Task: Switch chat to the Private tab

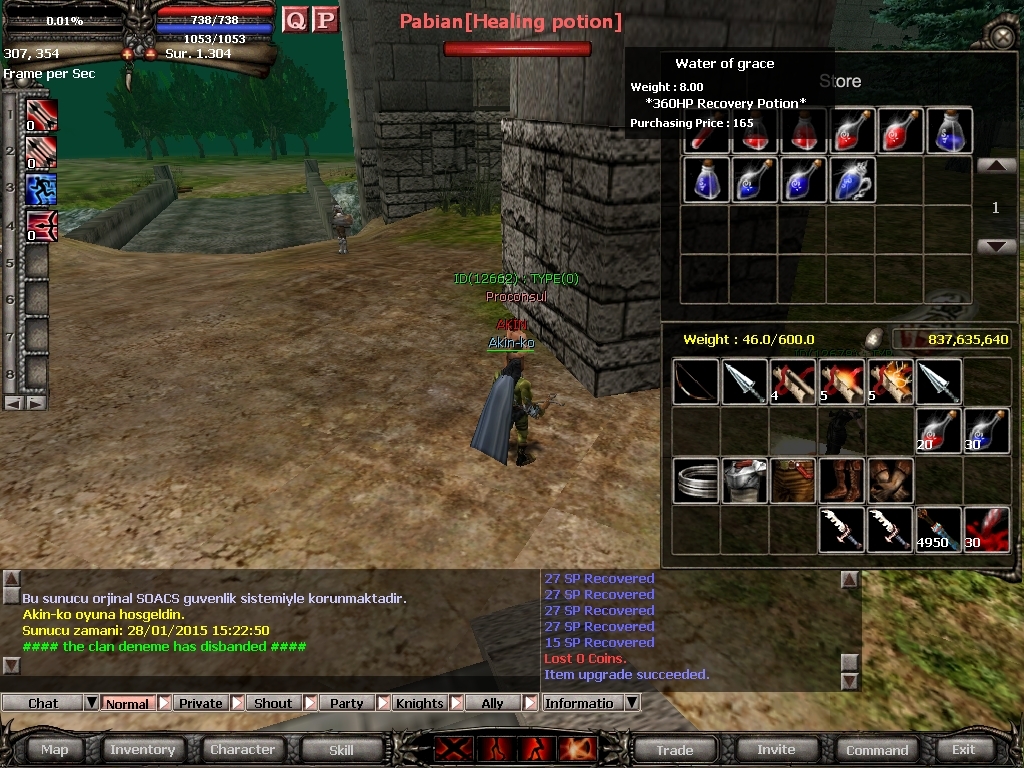Action: tap(200, 703)
